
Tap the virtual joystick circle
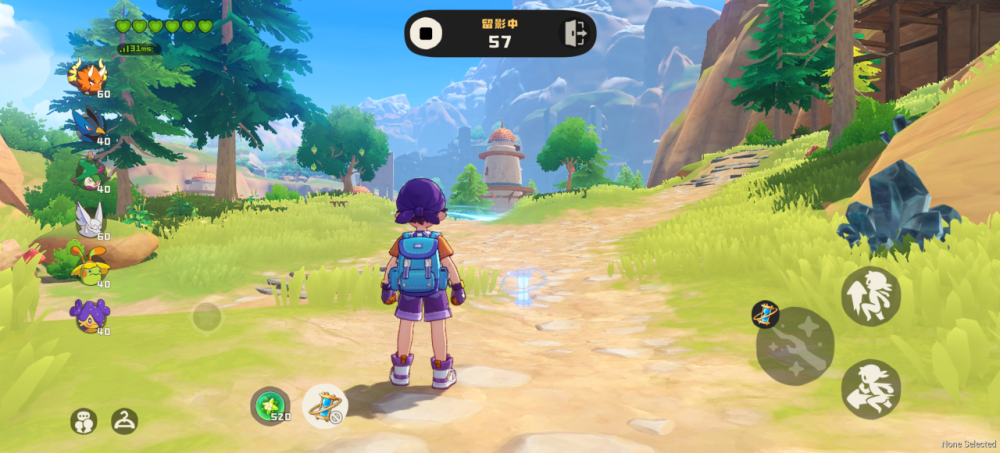(207, 317)
